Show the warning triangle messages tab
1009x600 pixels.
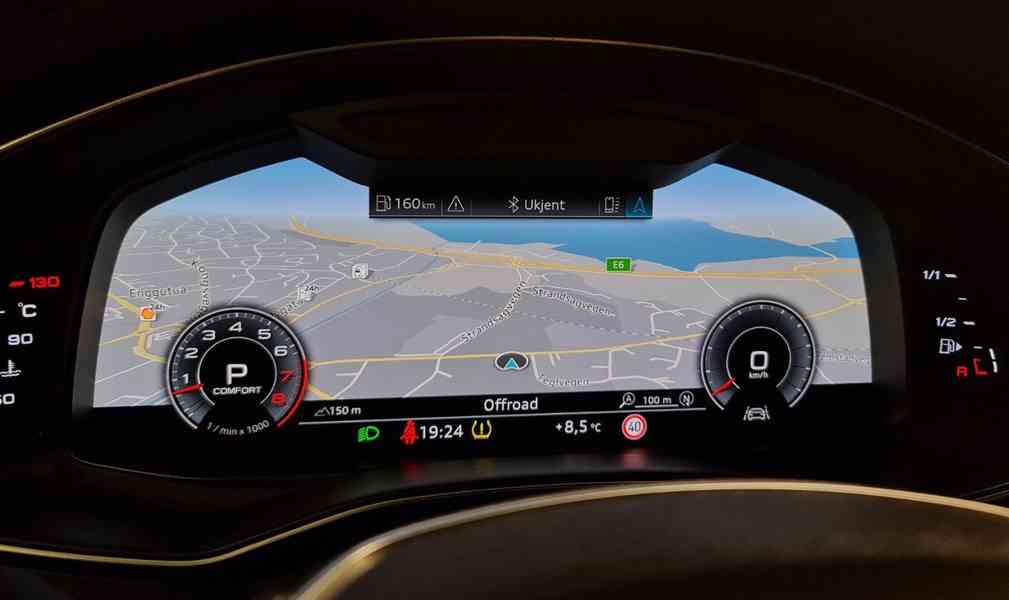[x=456, y=204]
